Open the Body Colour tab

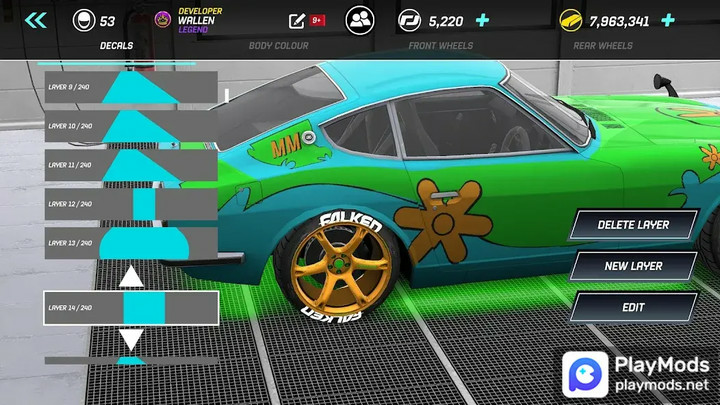[278, 46]
